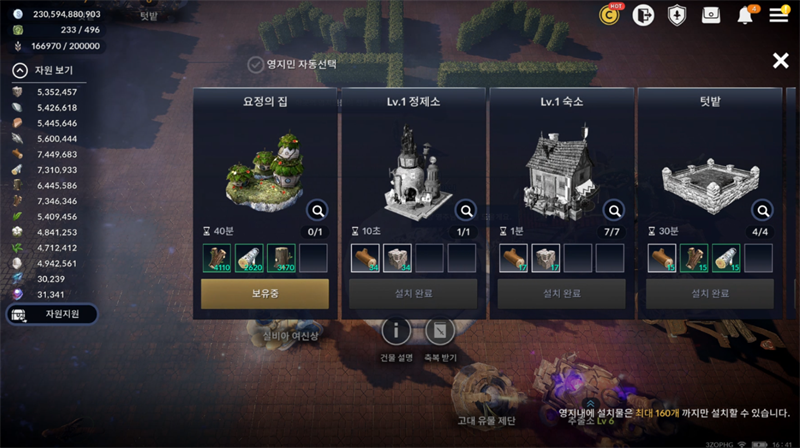Open the gold C coin shop icon

pyautogui.click(x=610, y=15)
